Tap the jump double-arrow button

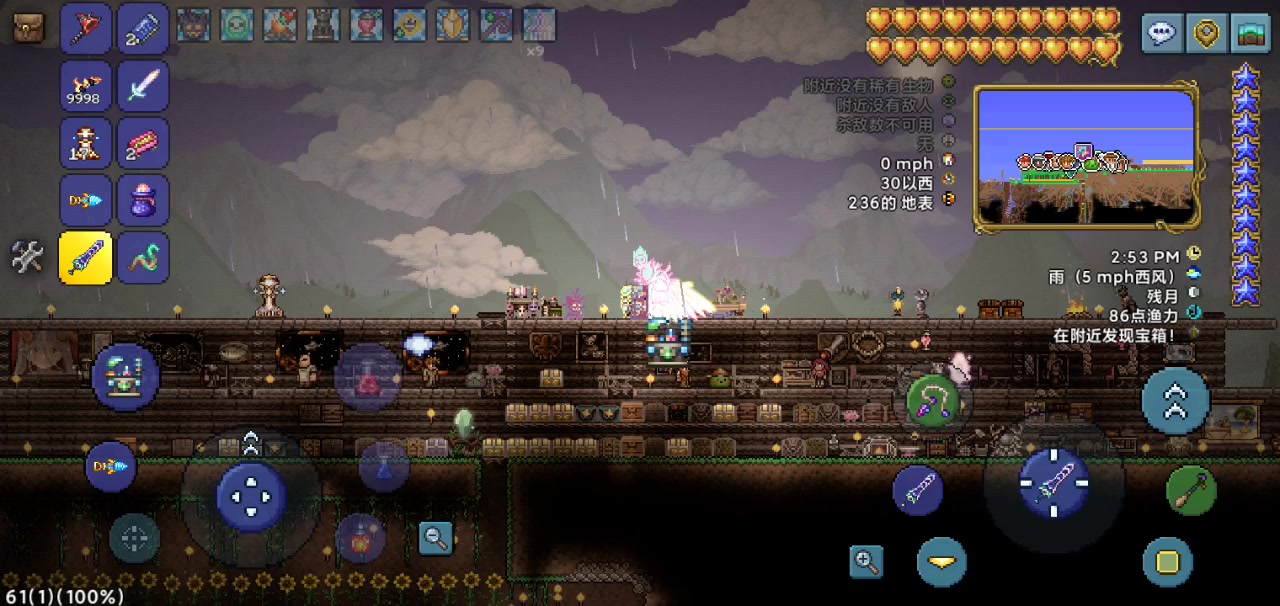(x=1175, y=400)
